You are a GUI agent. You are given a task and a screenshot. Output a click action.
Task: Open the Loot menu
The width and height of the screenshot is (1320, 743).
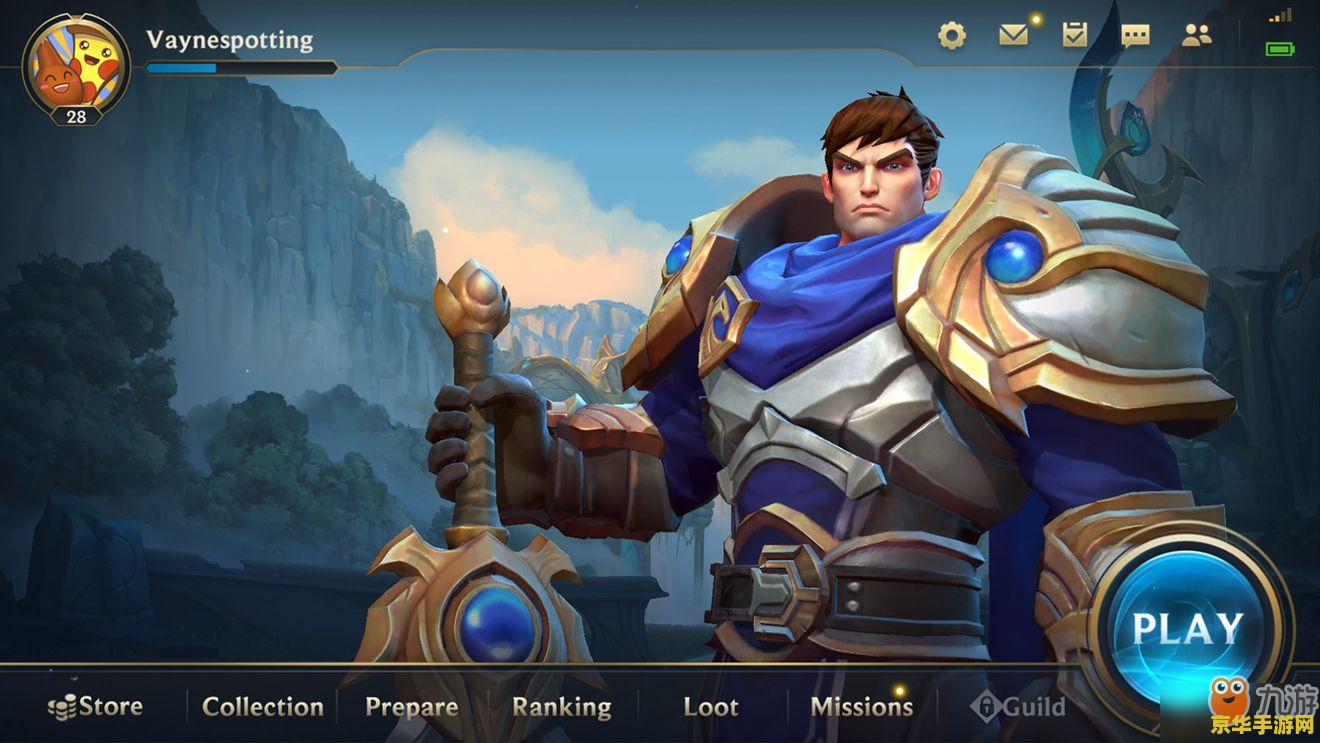pos(711,707)
